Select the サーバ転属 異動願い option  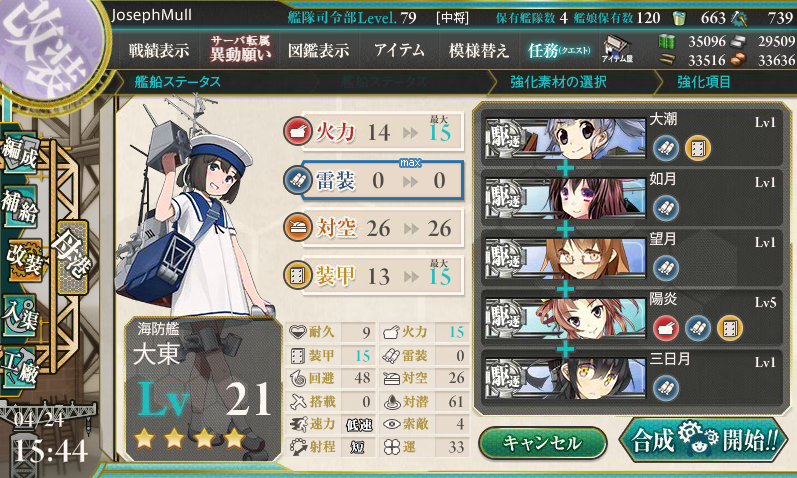pyautogui.click(x=240, y=49)
